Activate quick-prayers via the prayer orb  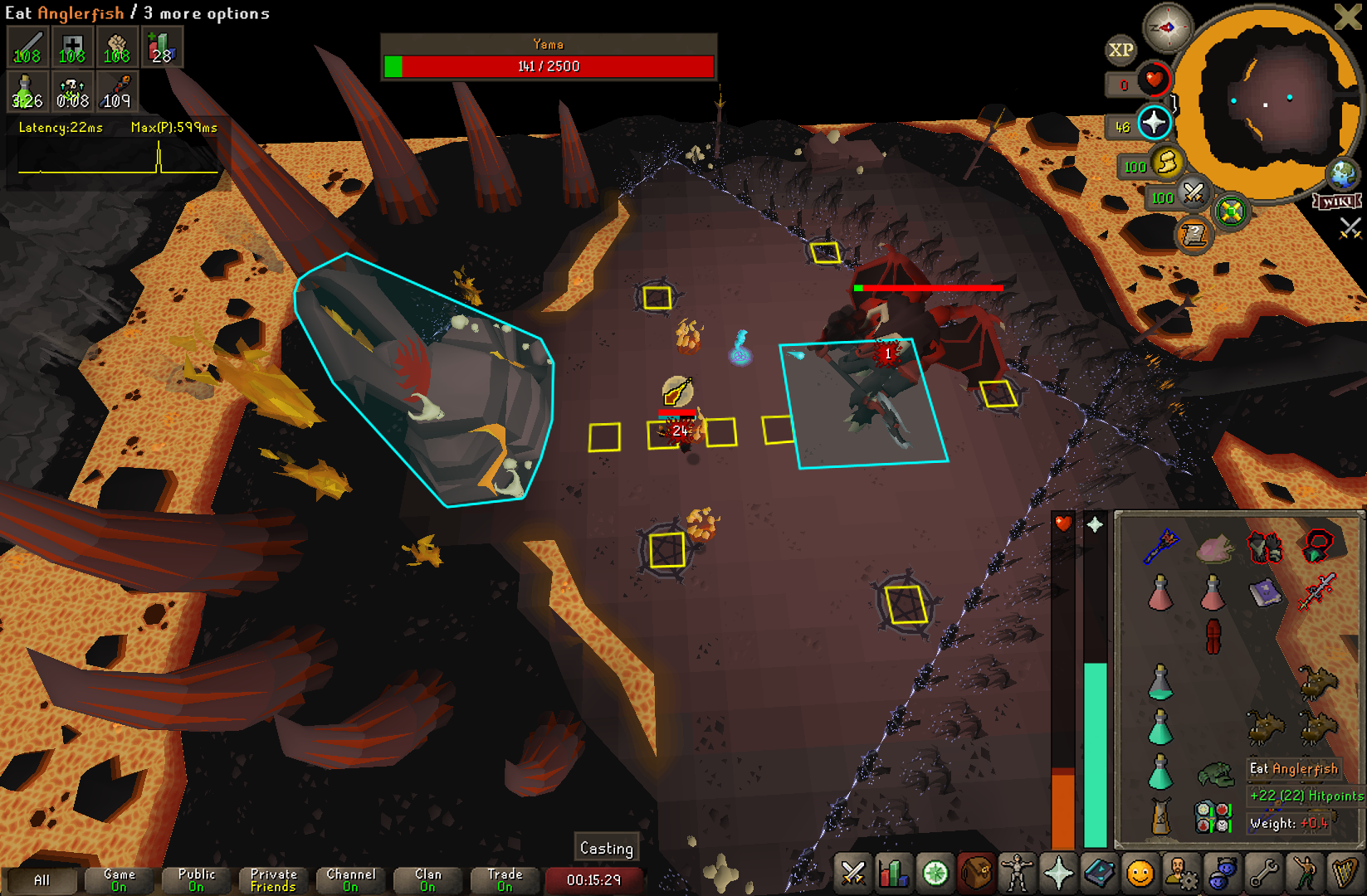(1154, 124)
